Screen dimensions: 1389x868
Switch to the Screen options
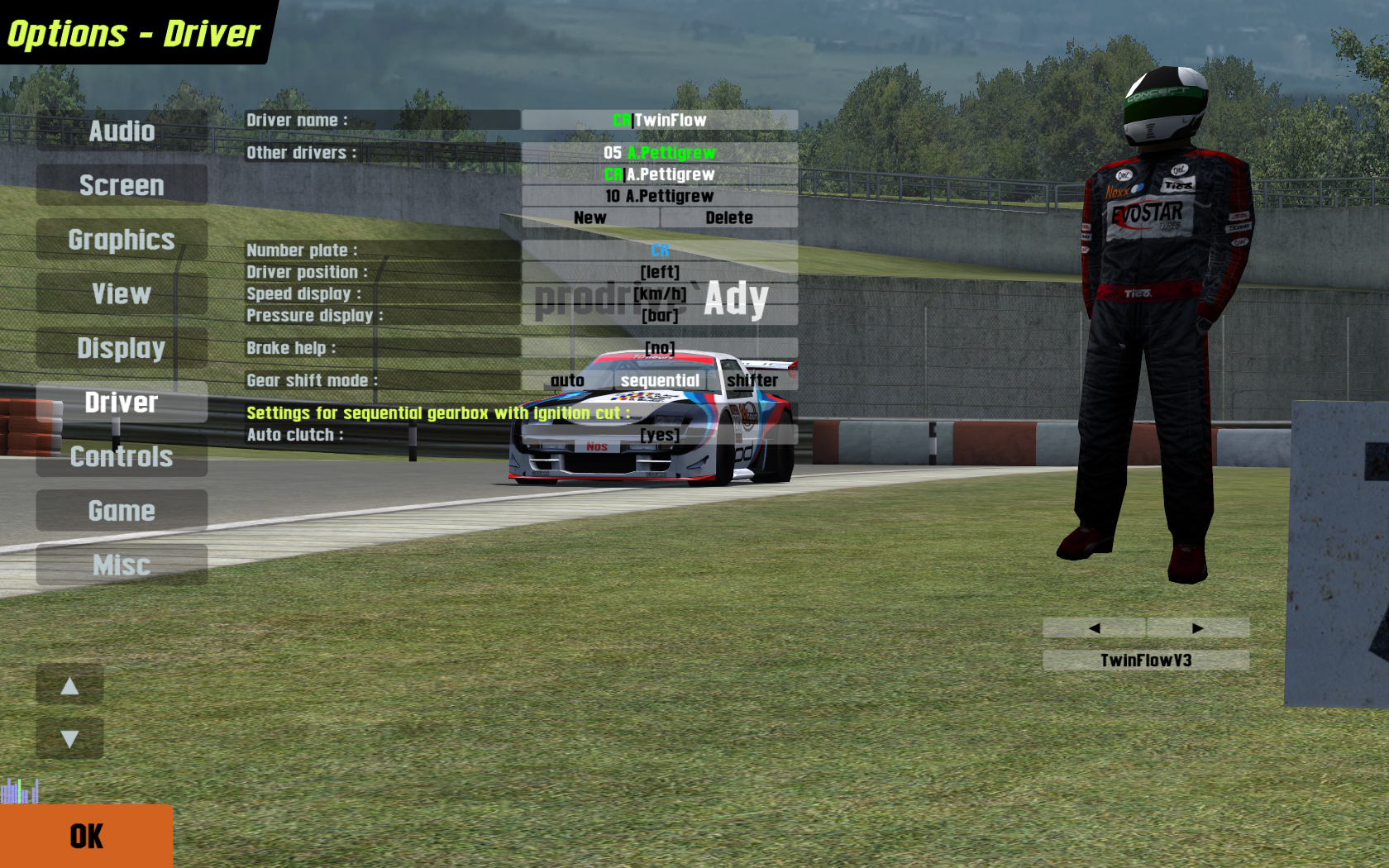(122, 185)
